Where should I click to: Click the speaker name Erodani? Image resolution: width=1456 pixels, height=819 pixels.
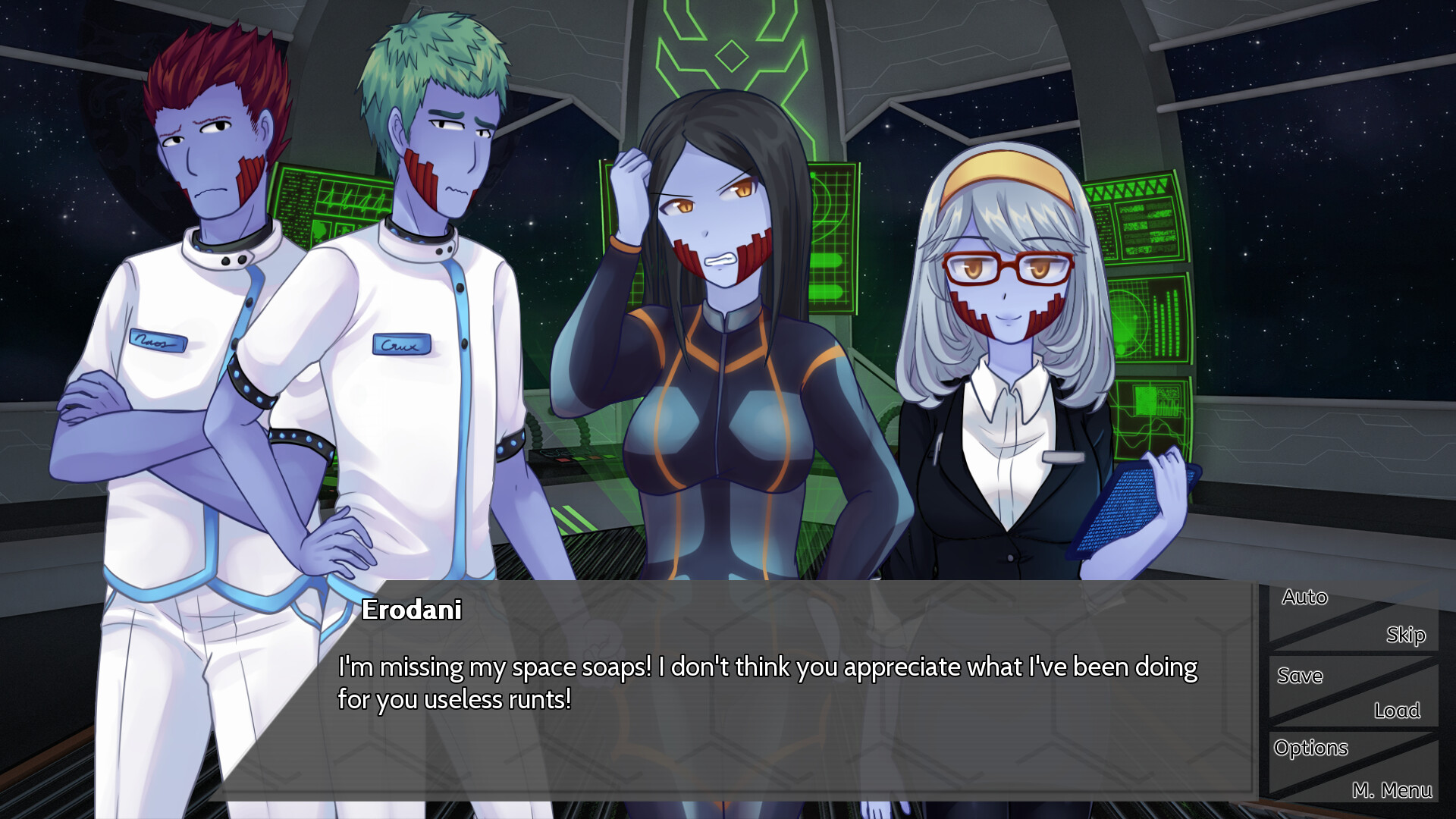coord(414,611)
